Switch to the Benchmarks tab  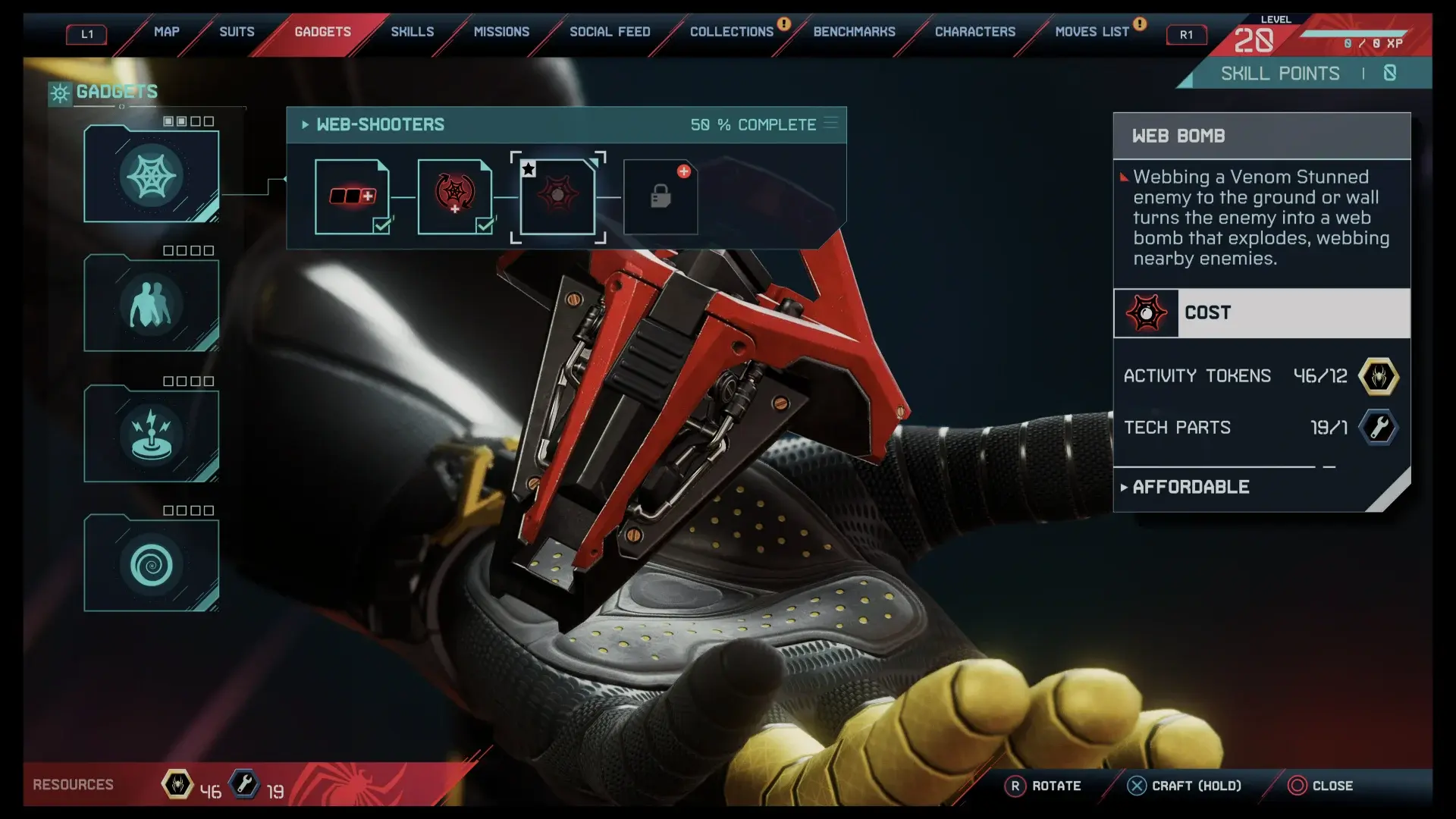854,32
